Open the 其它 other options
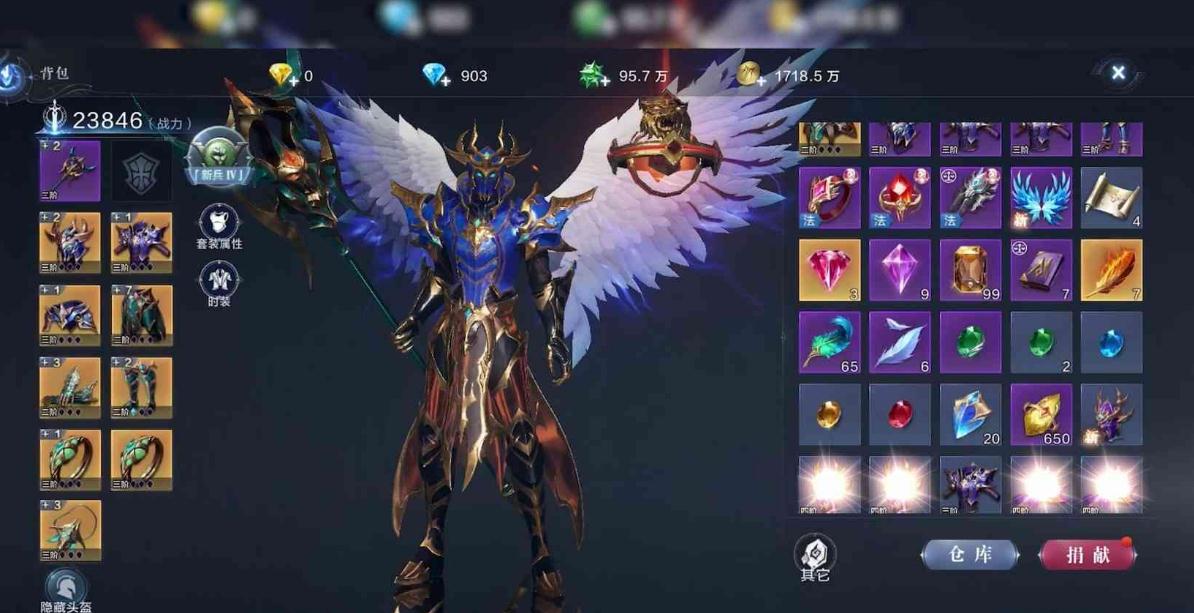The image size is (1194, 613). (815, 556)
